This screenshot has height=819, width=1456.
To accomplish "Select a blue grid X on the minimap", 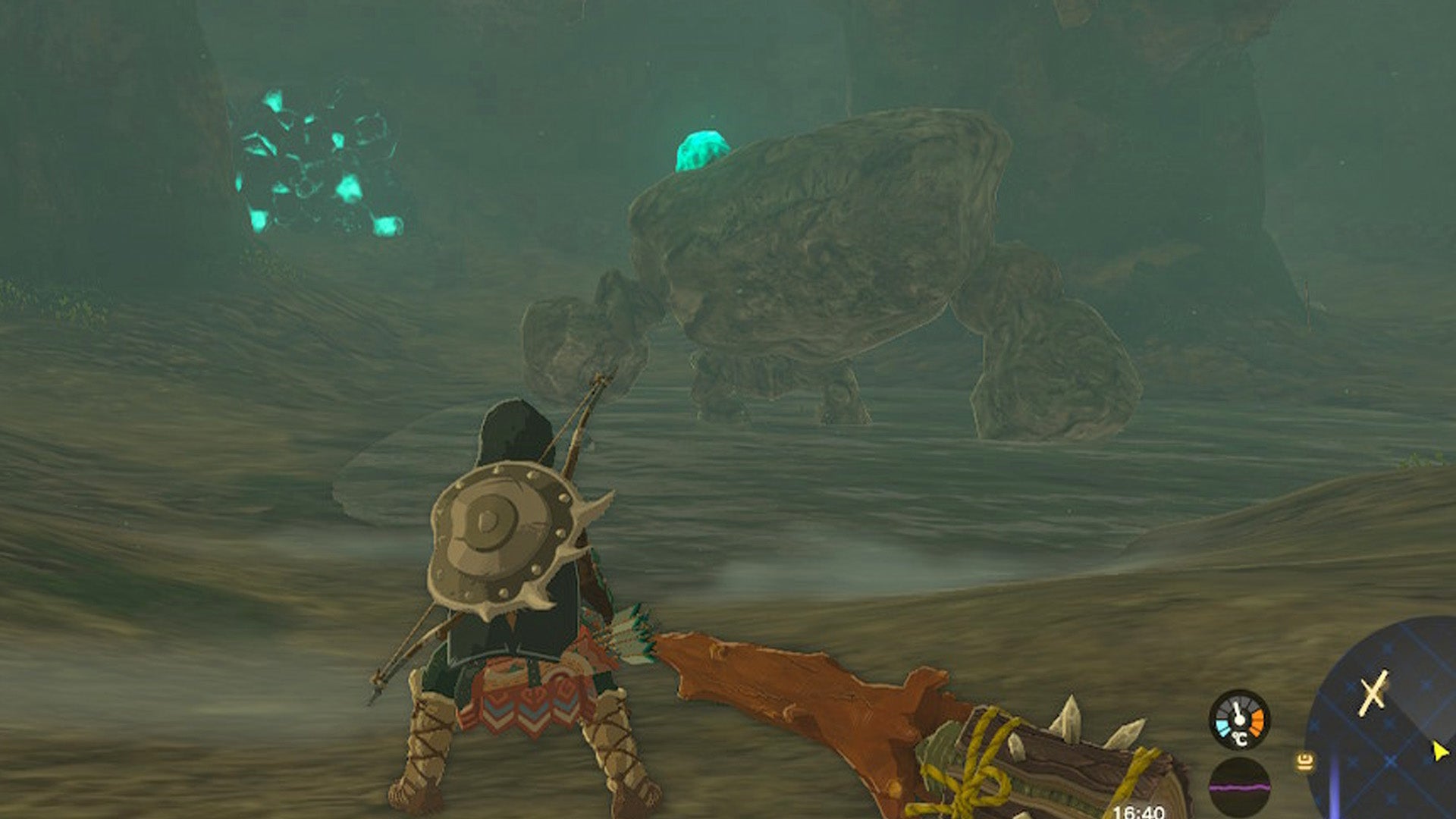I will 1389,761.
